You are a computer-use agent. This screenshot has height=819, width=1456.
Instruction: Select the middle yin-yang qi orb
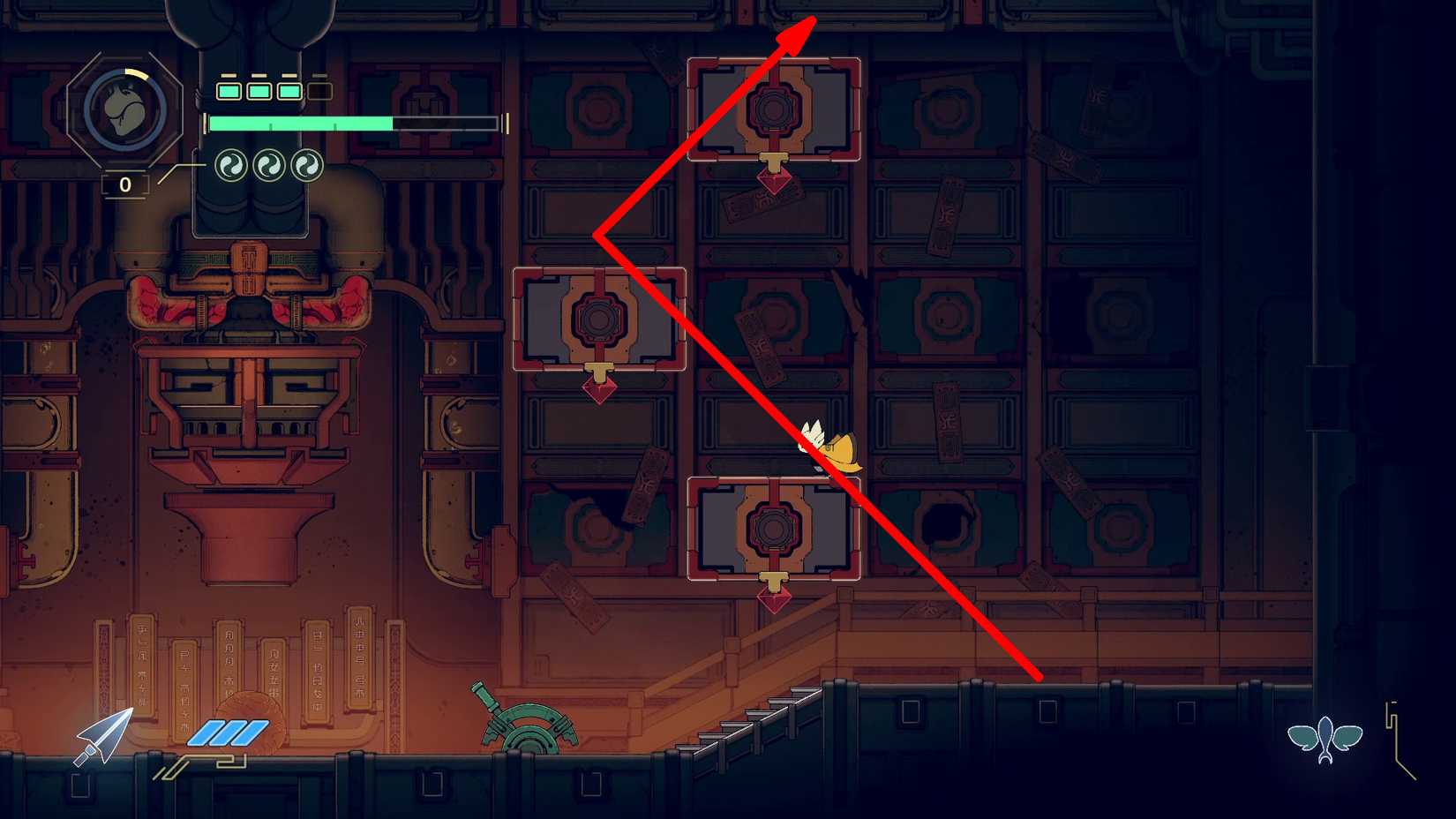267,166
